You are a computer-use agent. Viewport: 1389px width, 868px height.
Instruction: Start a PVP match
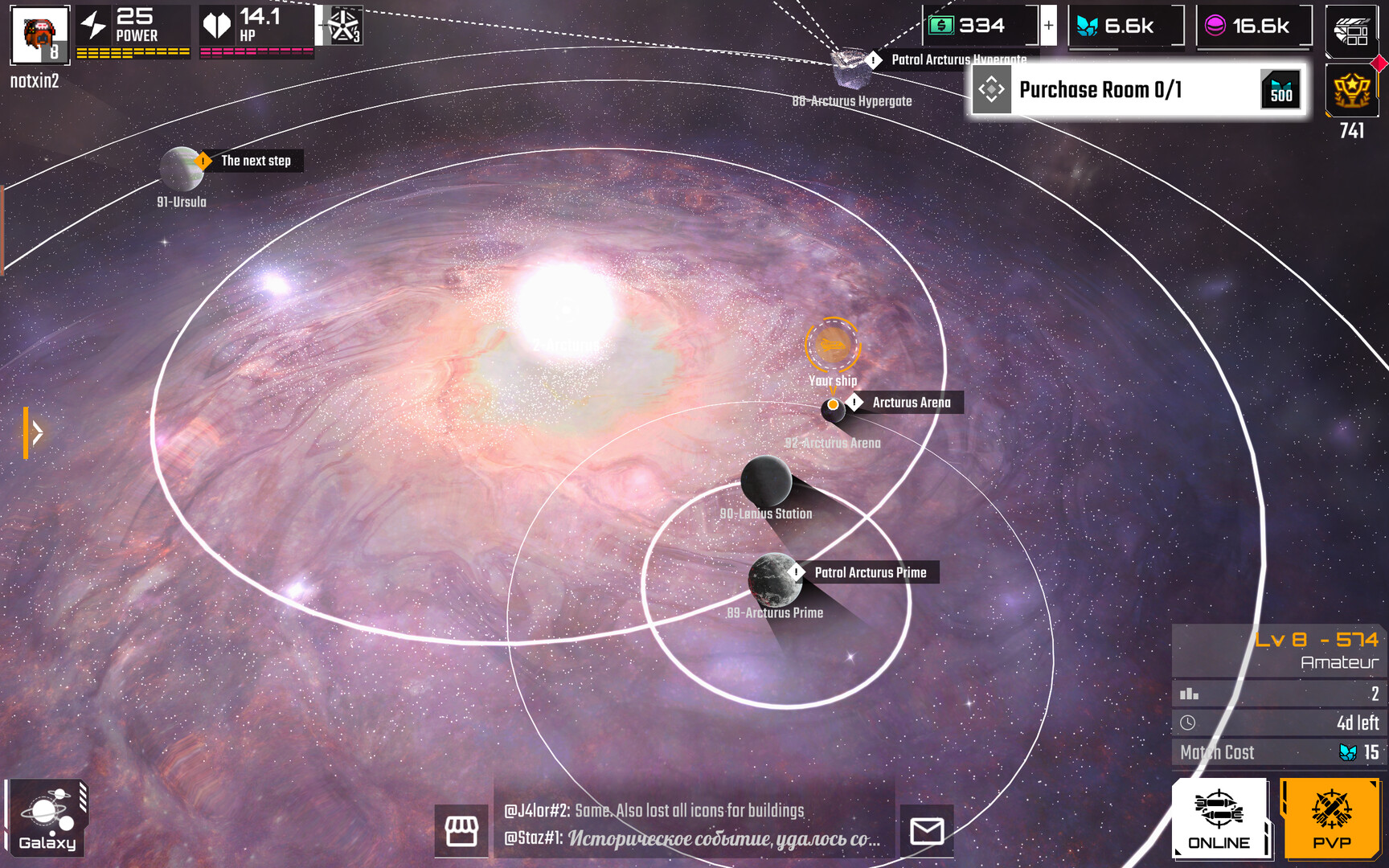point(1331,818)
